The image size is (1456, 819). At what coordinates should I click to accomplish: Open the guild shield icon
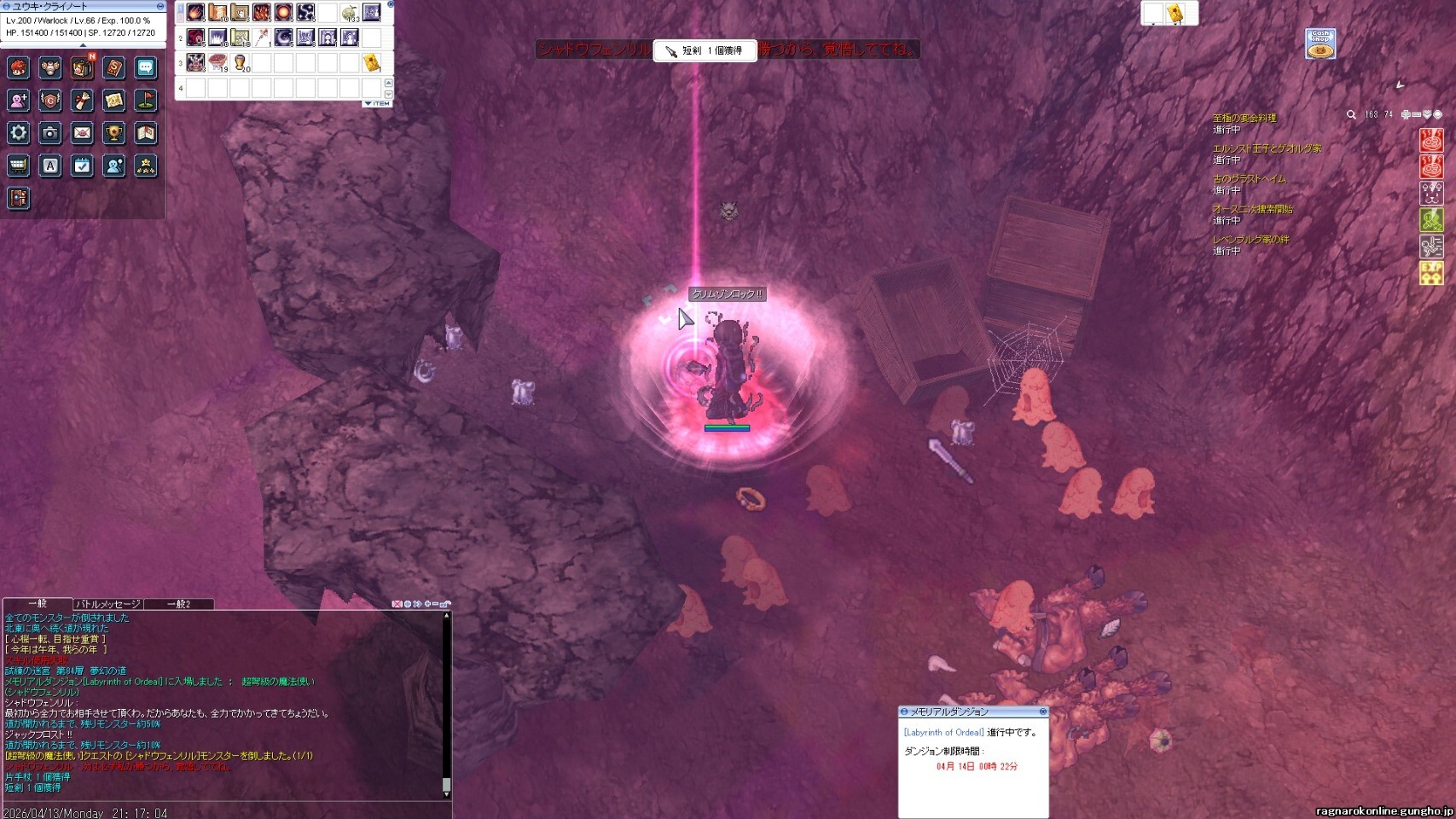pos(50,101)
